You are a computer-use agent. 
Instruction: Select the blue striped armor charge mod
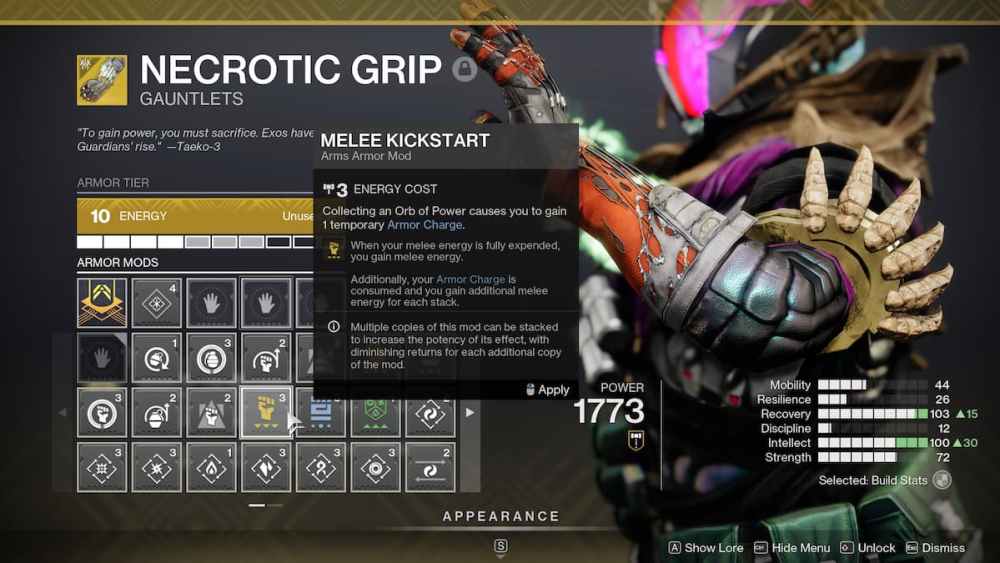[322, 412]
